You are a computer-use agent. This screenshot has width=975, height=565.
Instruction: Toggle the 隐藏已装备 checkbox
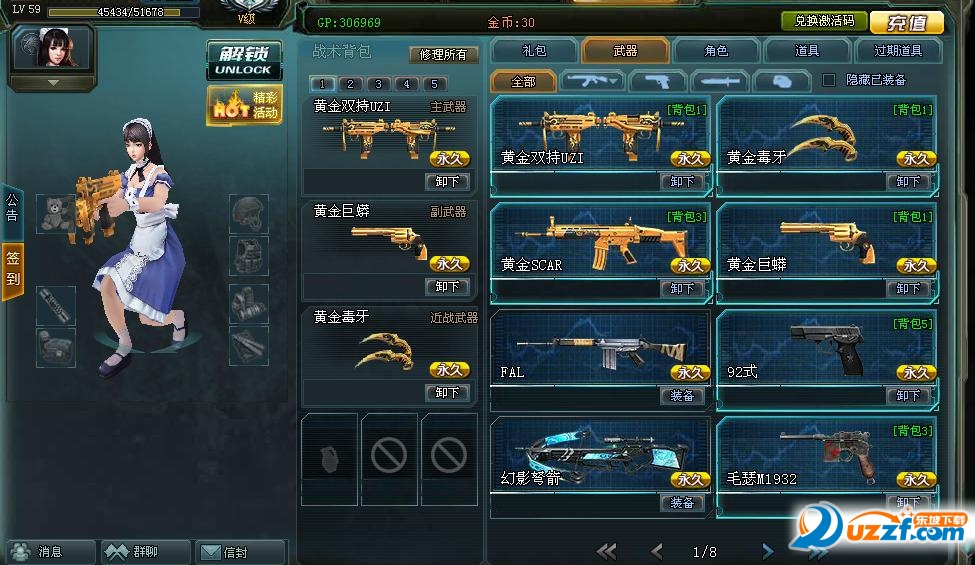828,80
